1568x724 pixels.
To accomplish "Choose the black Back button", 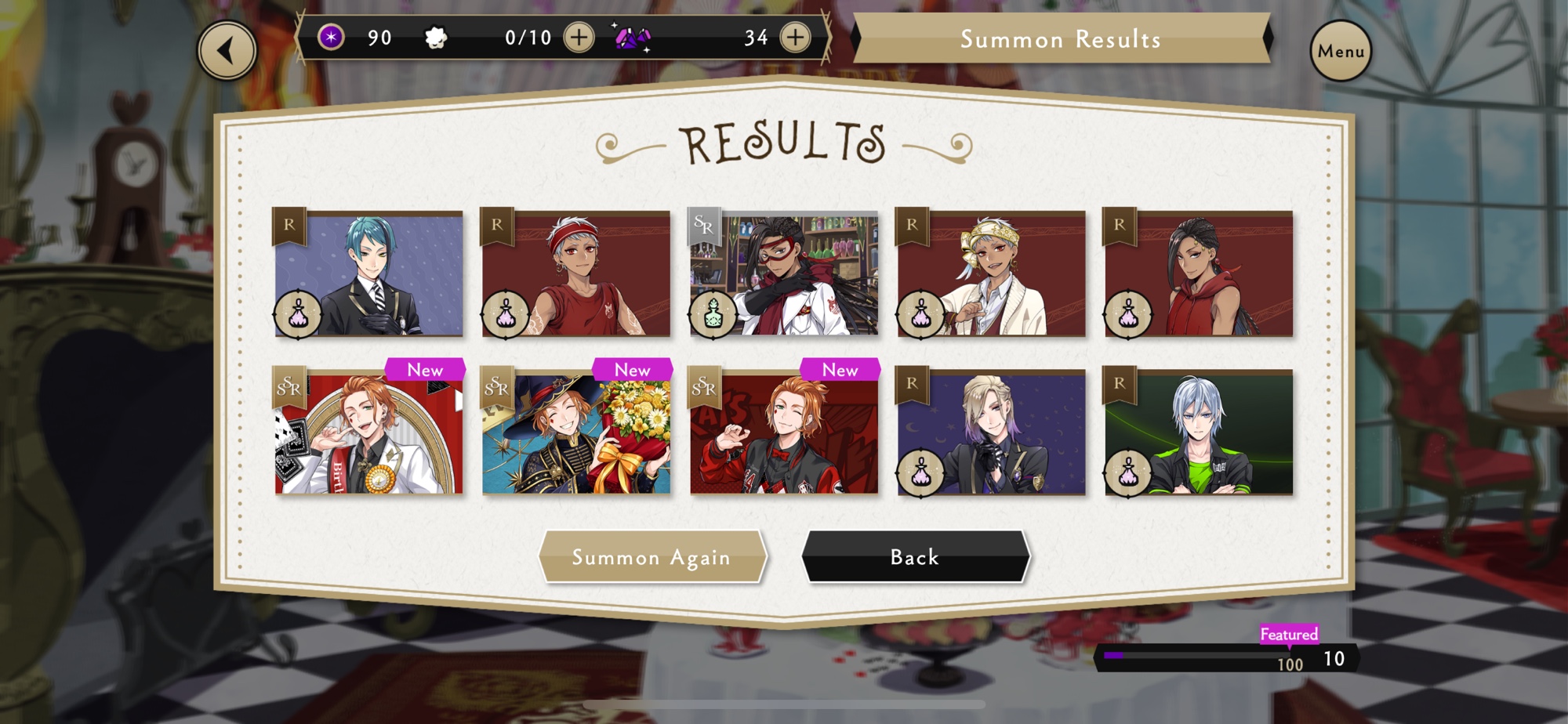I will pyautogui.click(x=915, y=557).
